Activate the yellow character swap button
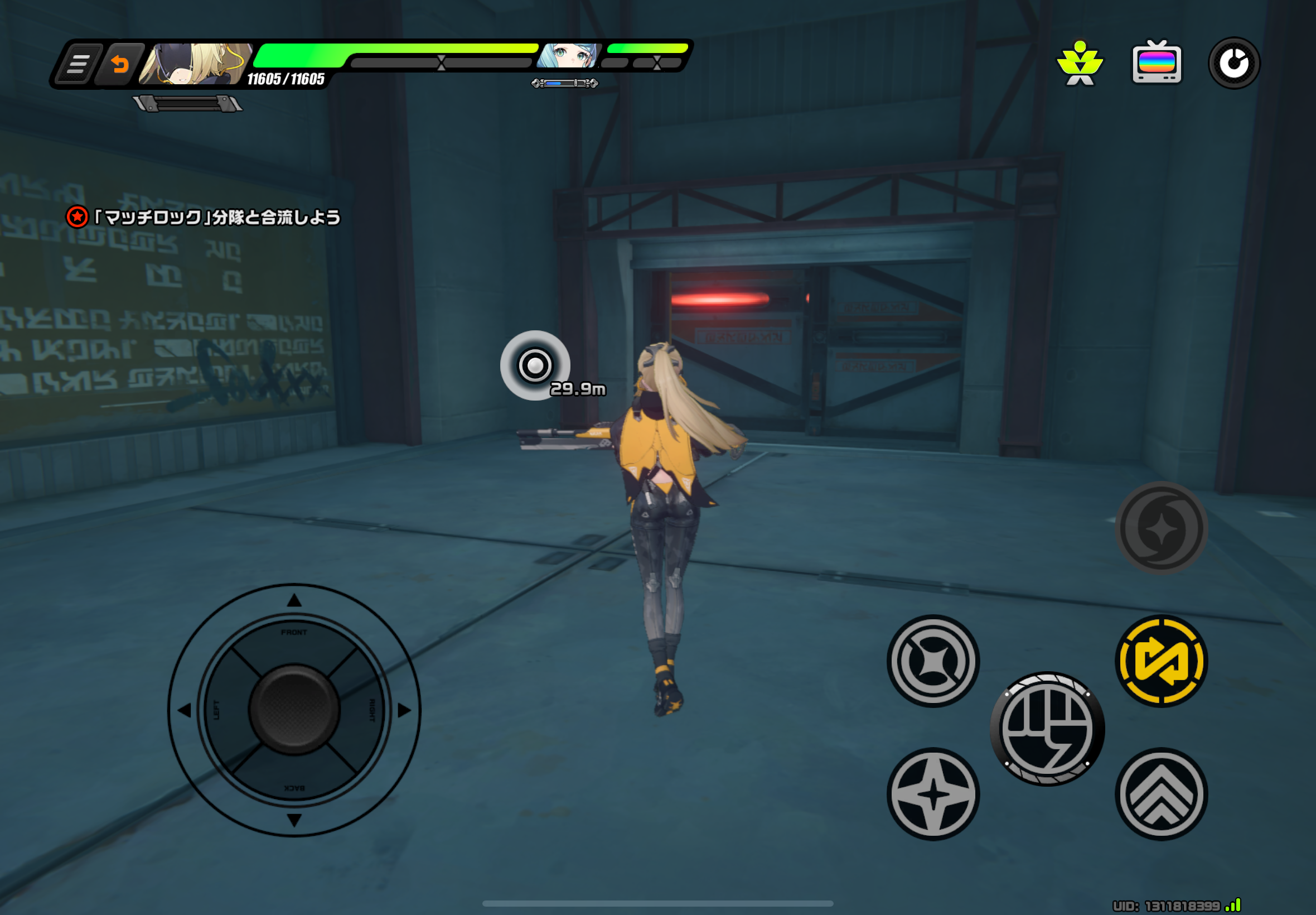The height and width of the screenshot is (915, 1316). click(x=1161, y=661)
